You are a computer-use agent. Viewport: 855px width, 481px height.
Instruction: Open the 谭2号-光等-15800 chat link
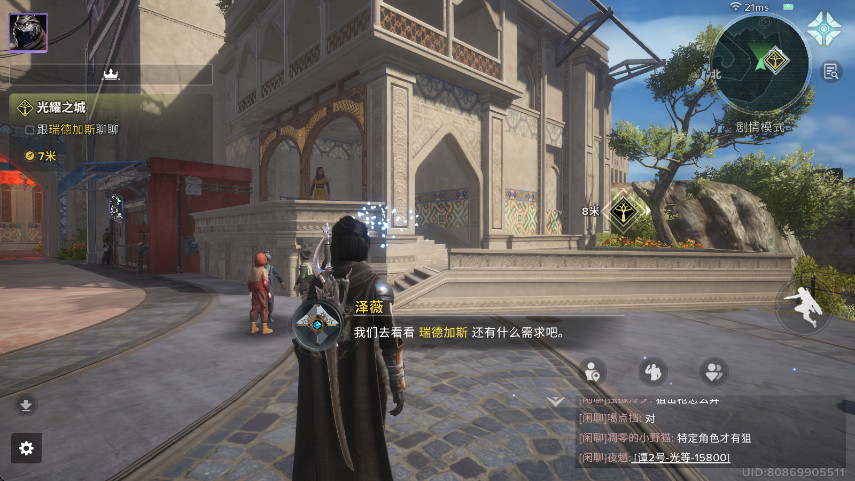[681, 457]
